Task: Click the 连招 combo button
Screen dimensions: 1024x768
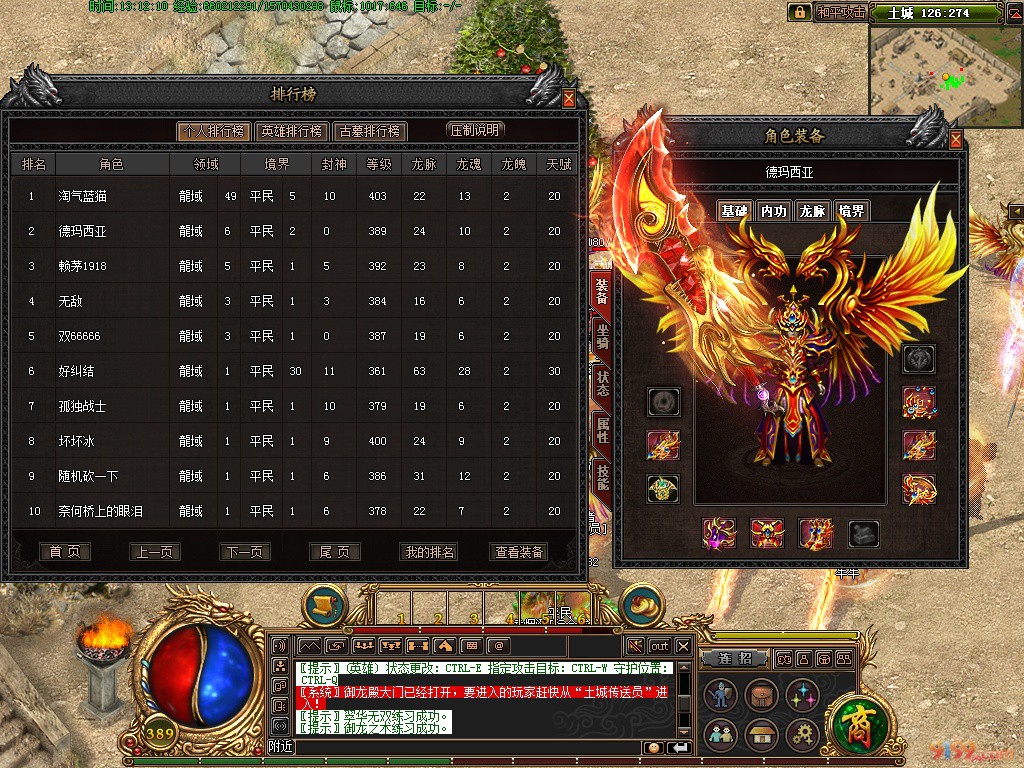Action: (742, 659)
